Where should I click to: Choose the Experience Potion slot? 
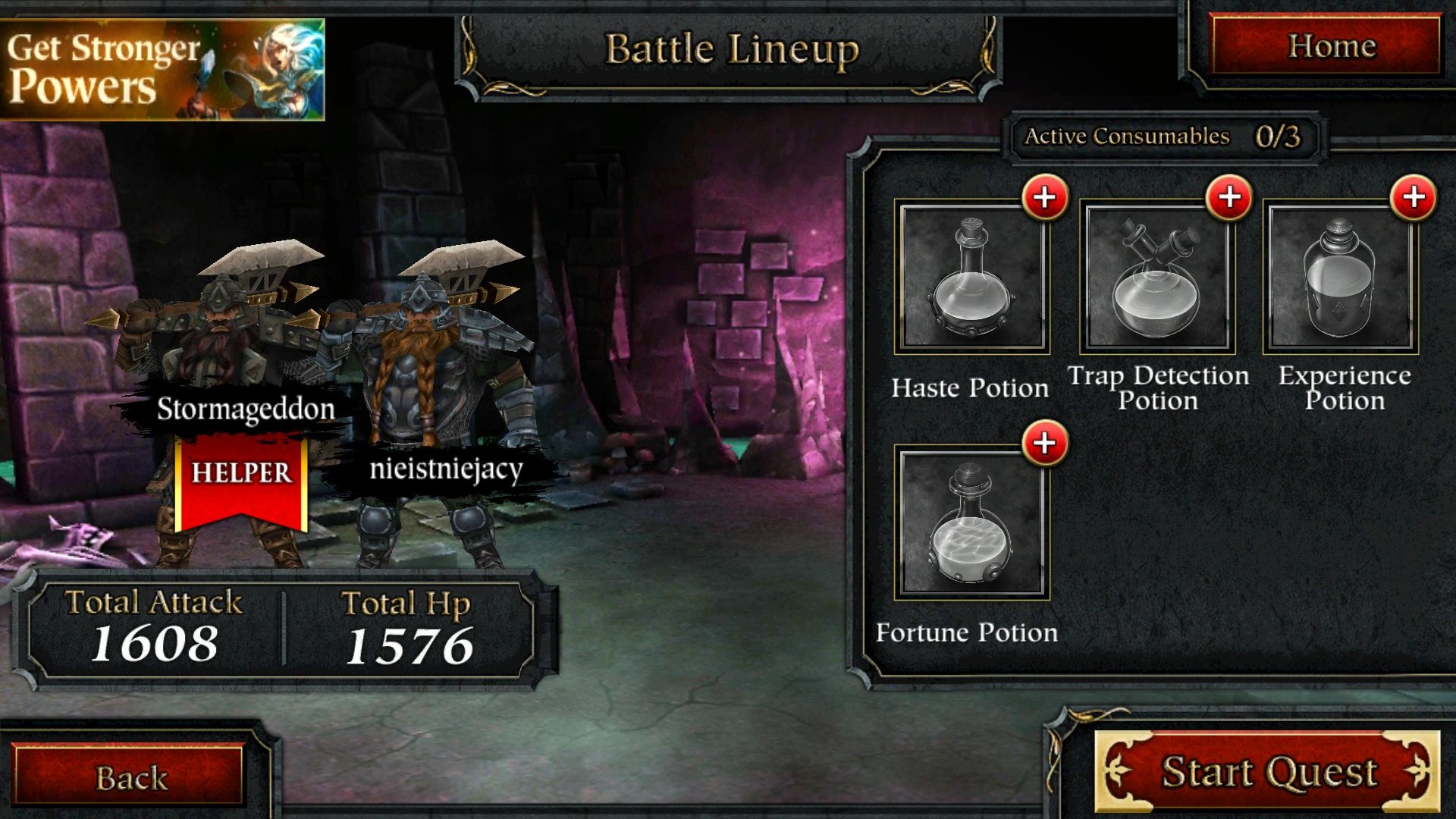click(1341, 278)
